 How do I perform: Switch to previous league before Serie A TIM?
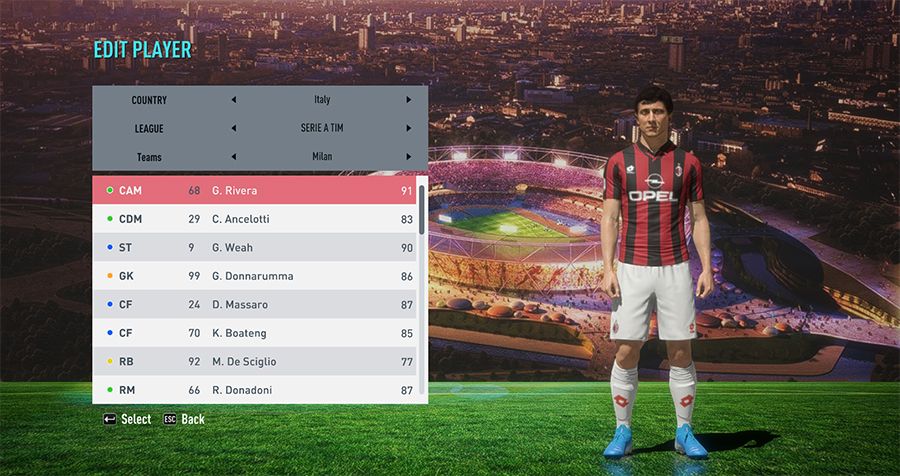click(234, 128)
